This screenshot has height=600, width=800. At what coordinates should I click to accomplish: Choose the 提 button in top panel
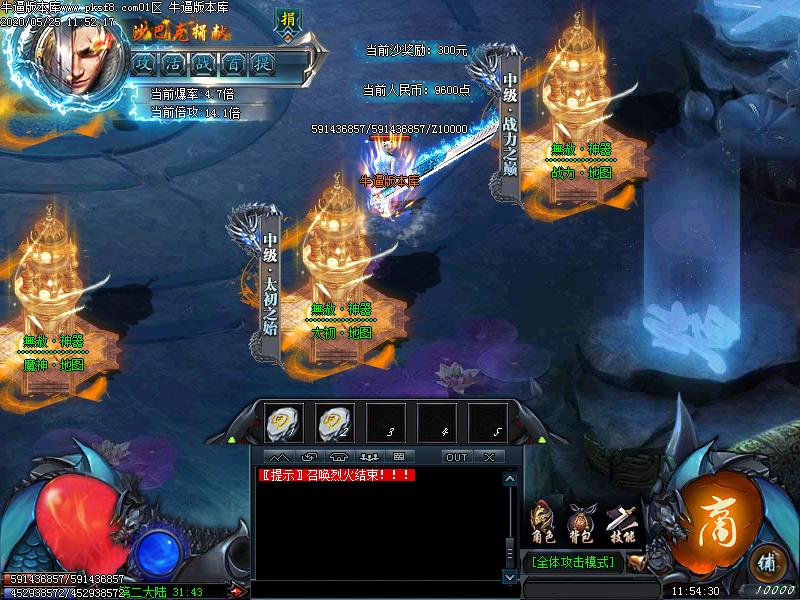pyautogui.click(x=264, y=63)
